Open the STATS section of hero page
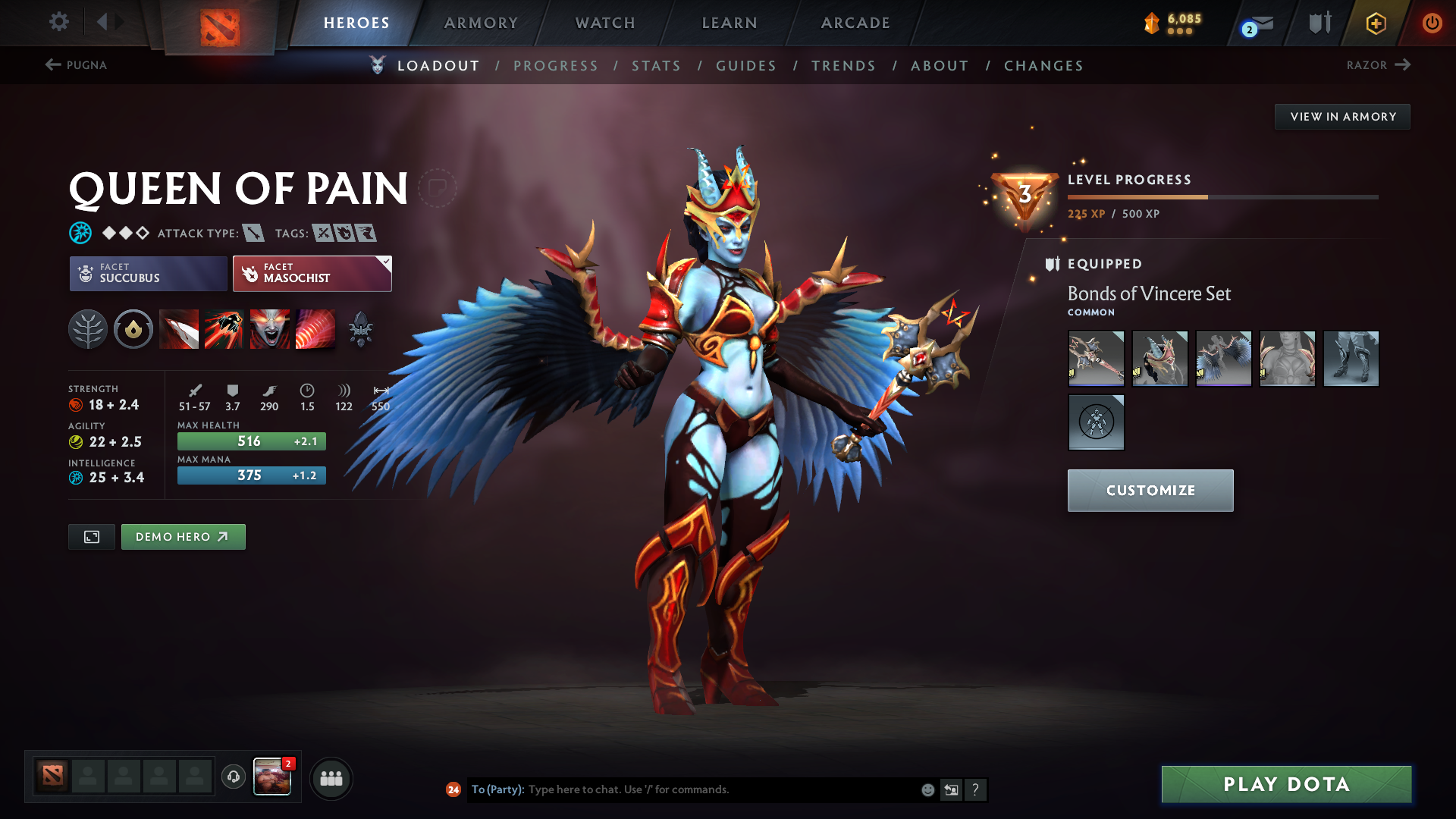 pyautogui.click(x=656, y=66)
